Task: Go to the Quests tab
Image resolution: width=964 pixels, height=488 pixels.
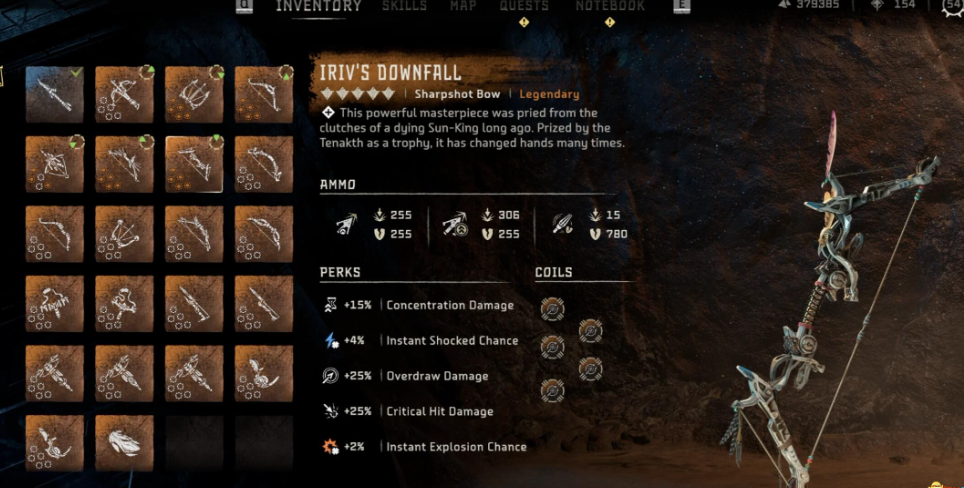Action: pyautogui.click(x=524, y=6)
